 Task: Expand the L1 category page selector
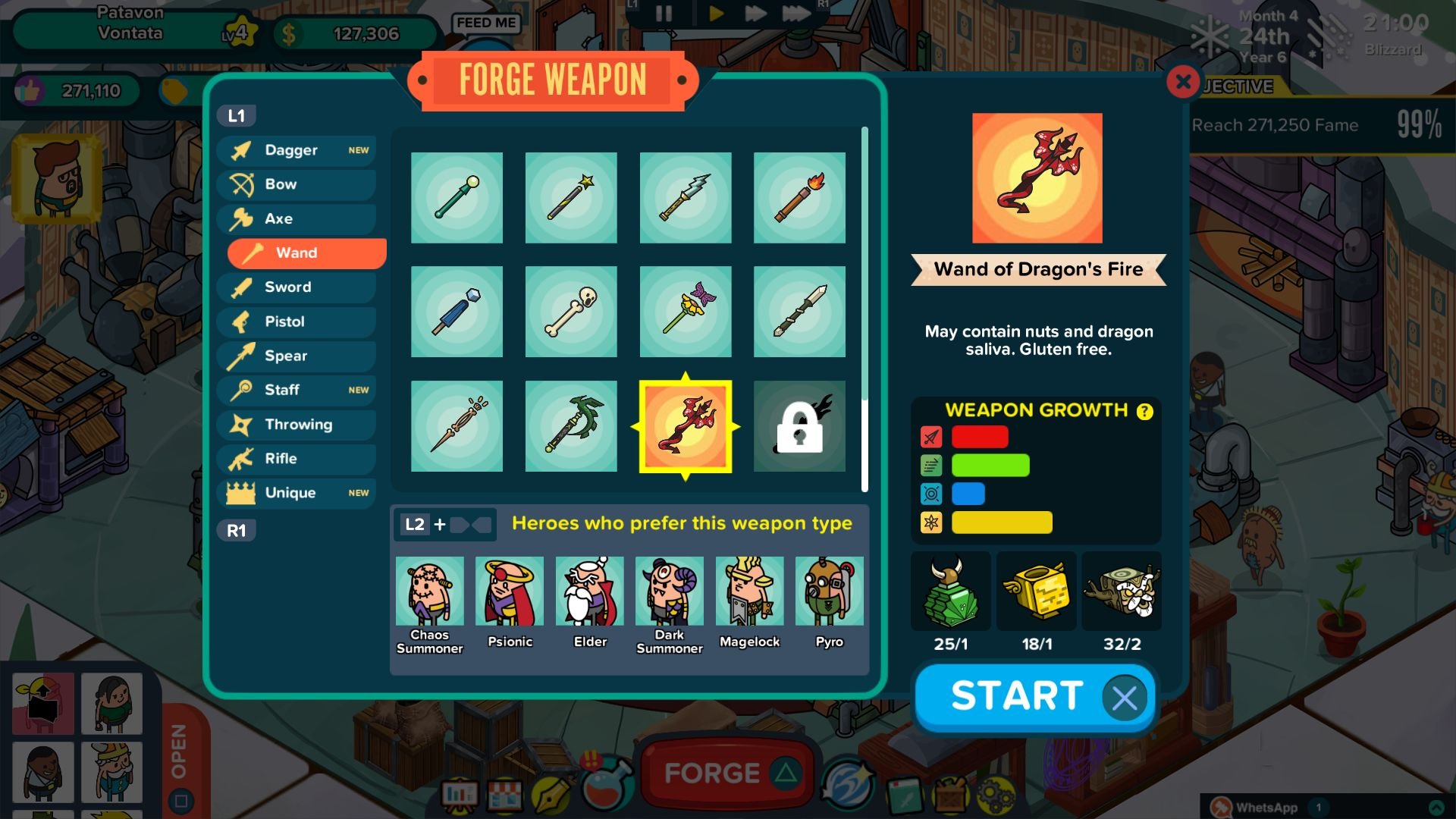[x=238, y=115]
